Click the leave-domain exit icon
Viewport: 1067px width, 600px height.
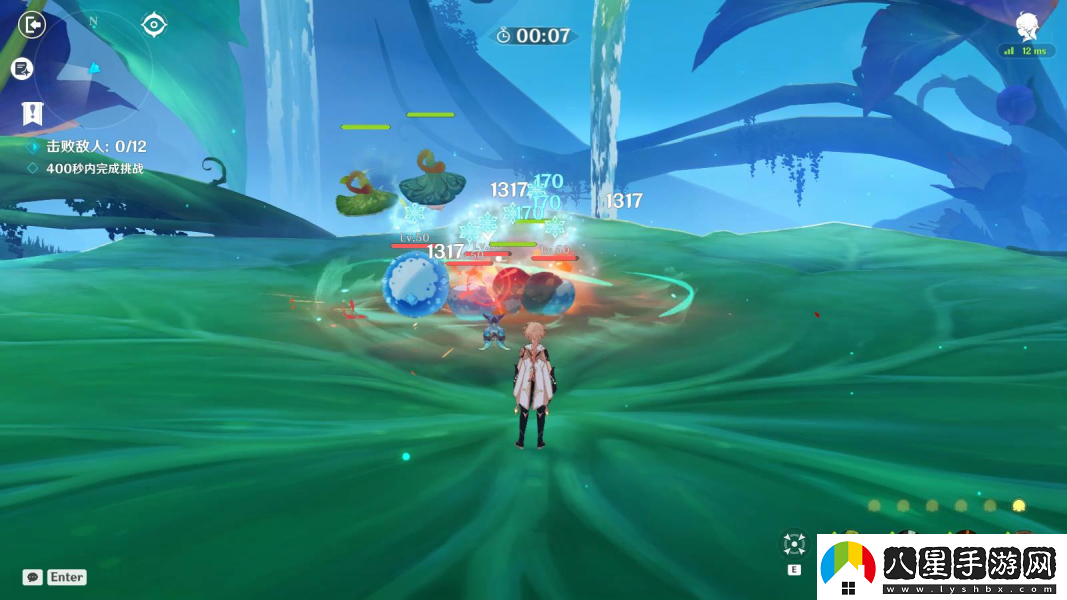coord(33,24)
